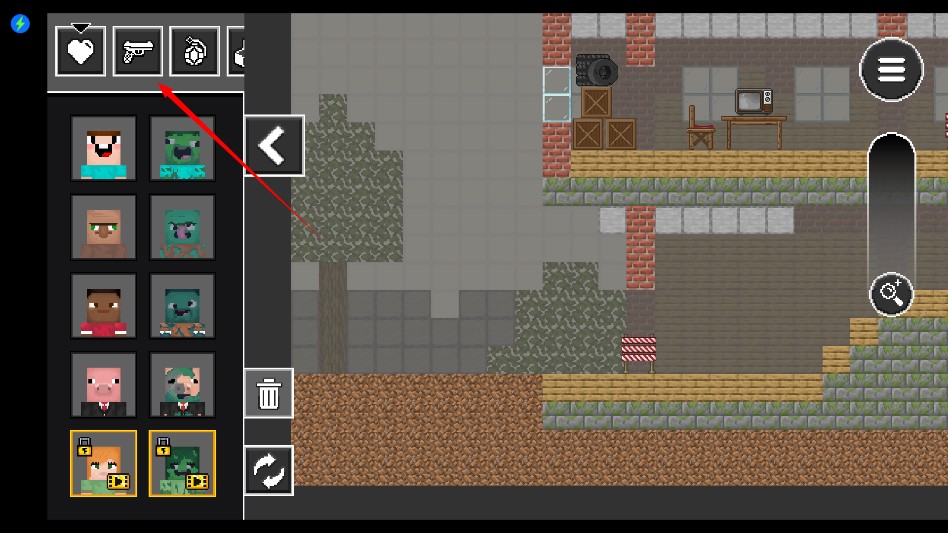
Task: Unlock the orange-haired girl character
Action: tap(104, 463)
